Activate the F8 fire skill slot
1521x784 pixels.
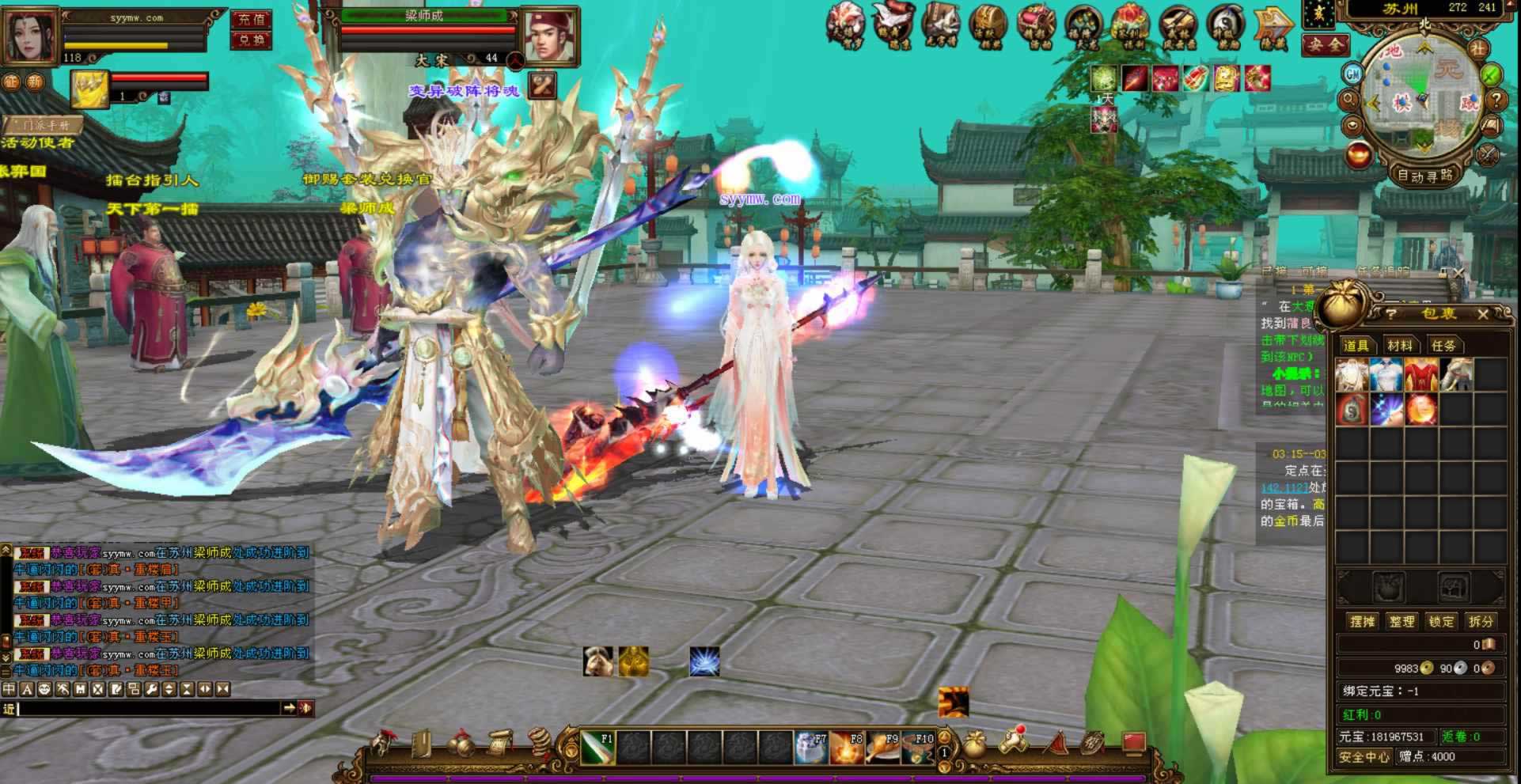[x=847, y=748]
